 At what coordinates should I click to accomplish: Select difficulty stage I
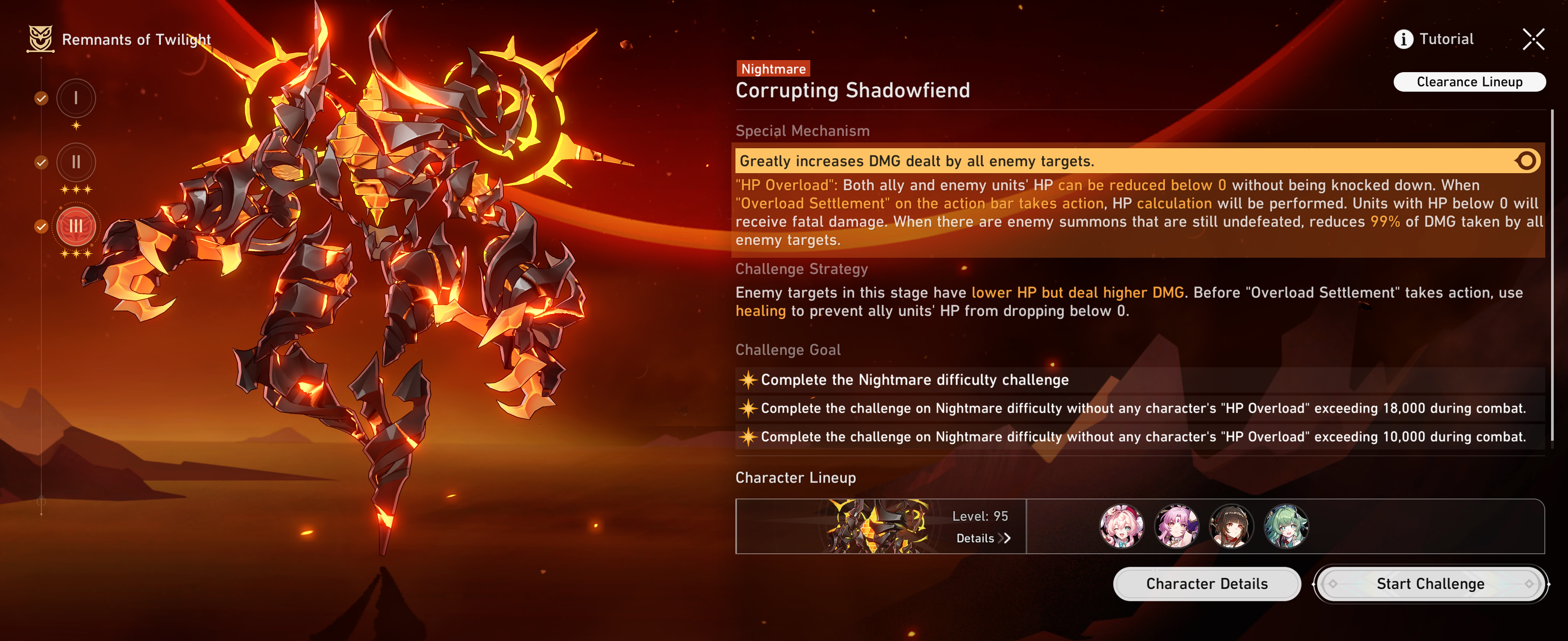click(x=76, y=98)
